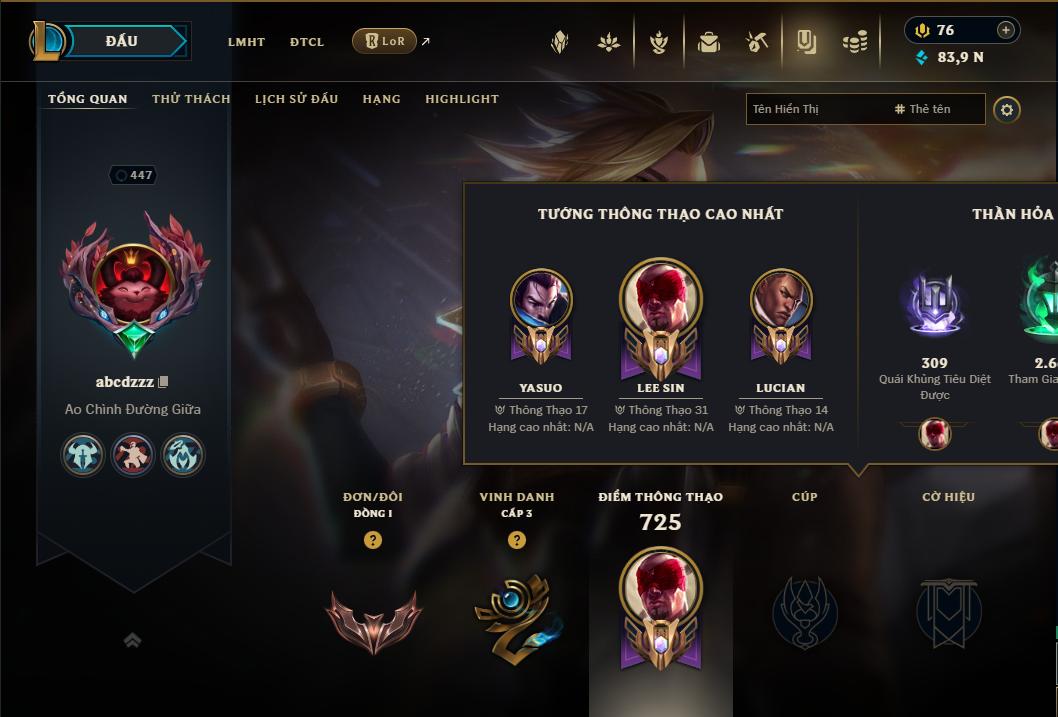Click the Tên Hiển Thị search field

tap(815, 109)
